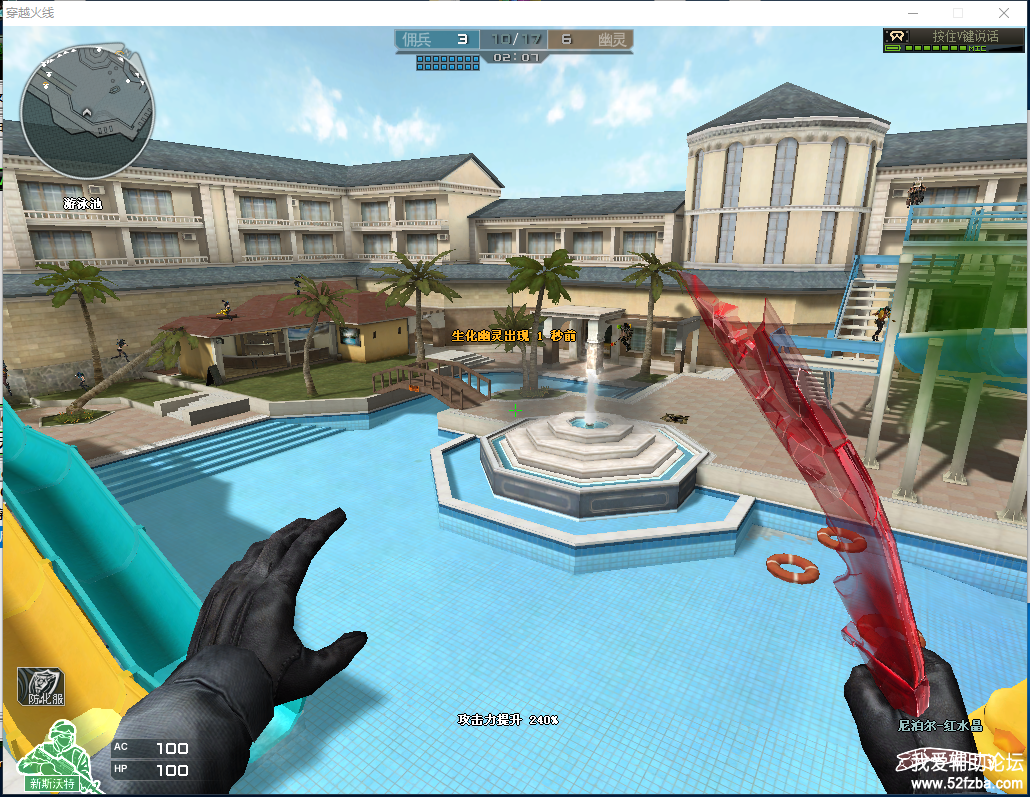Close the 穿越火线 game window

pos(1004,13)
